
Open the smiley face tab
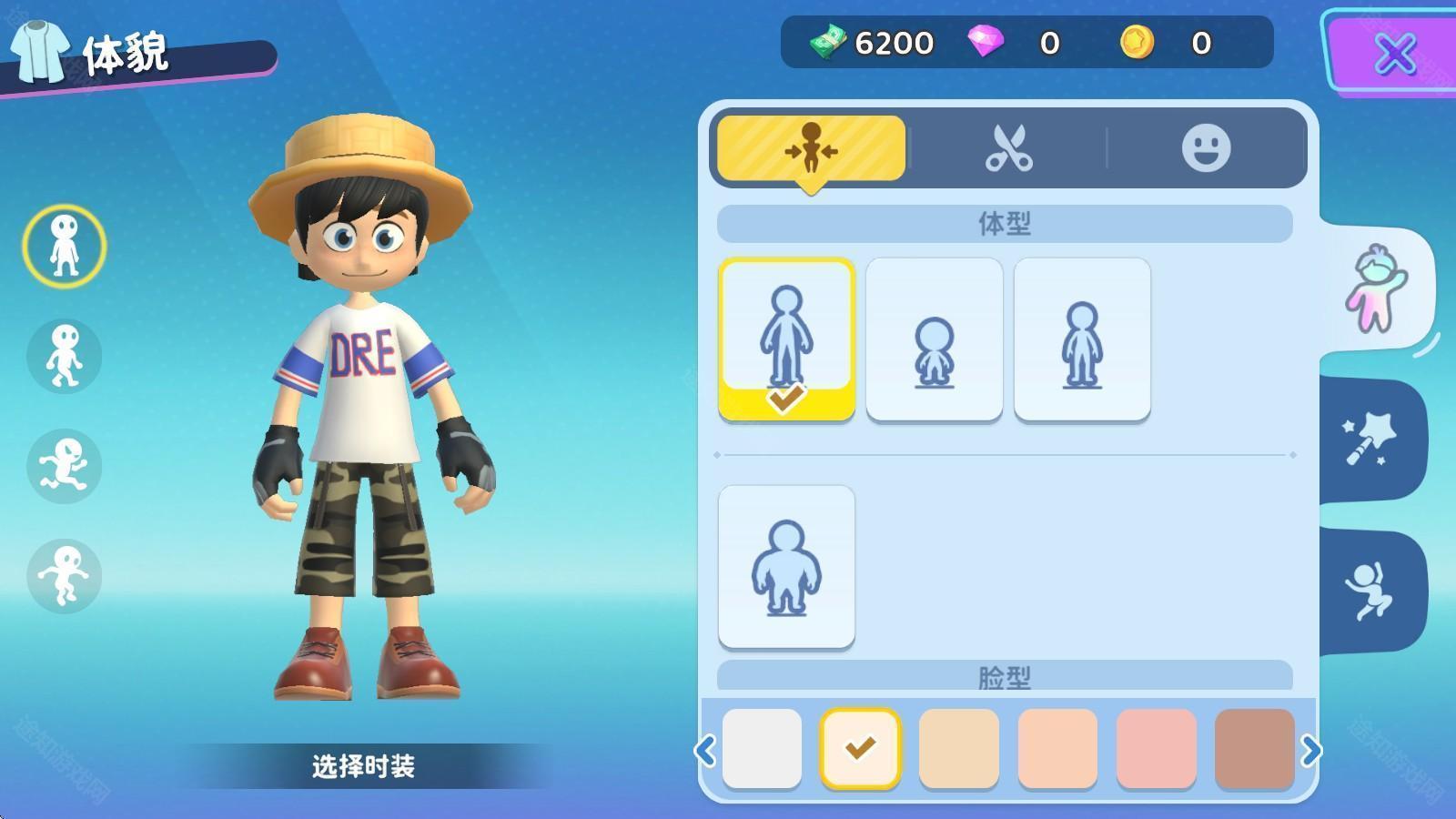1206,148
